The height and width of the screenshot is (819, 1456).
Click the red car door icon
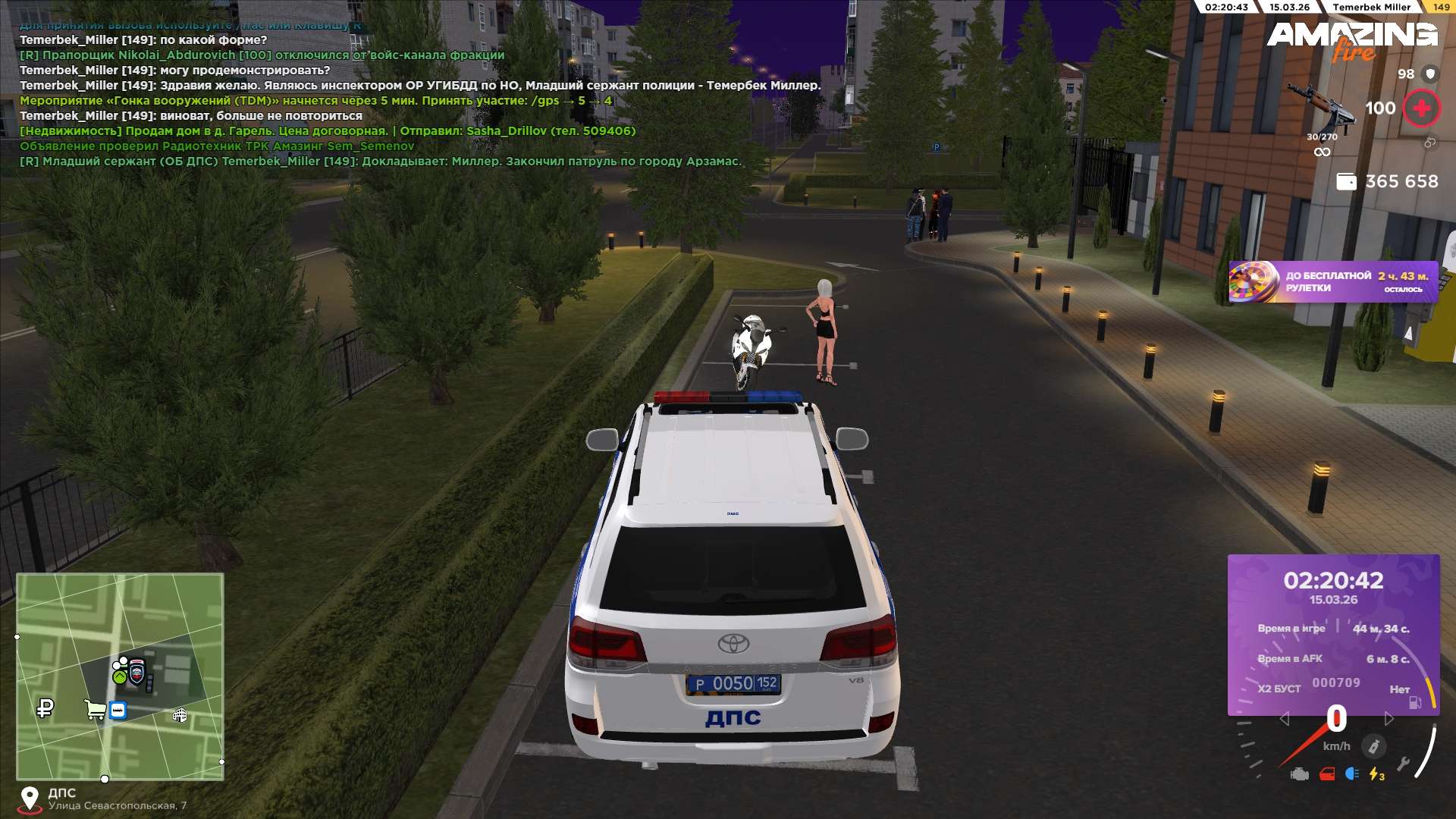[1327, 774]
